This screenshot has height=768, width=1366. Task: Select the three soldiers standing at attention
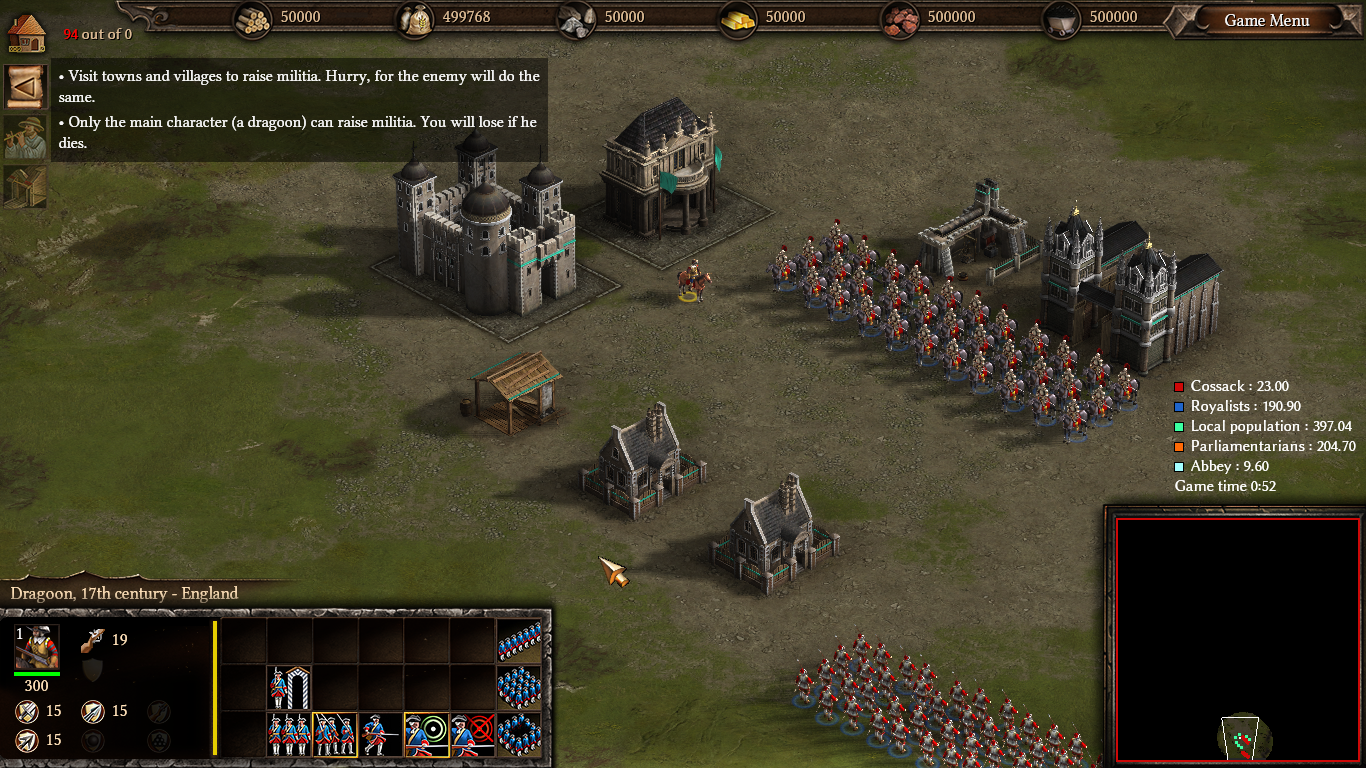click(289, 734)
